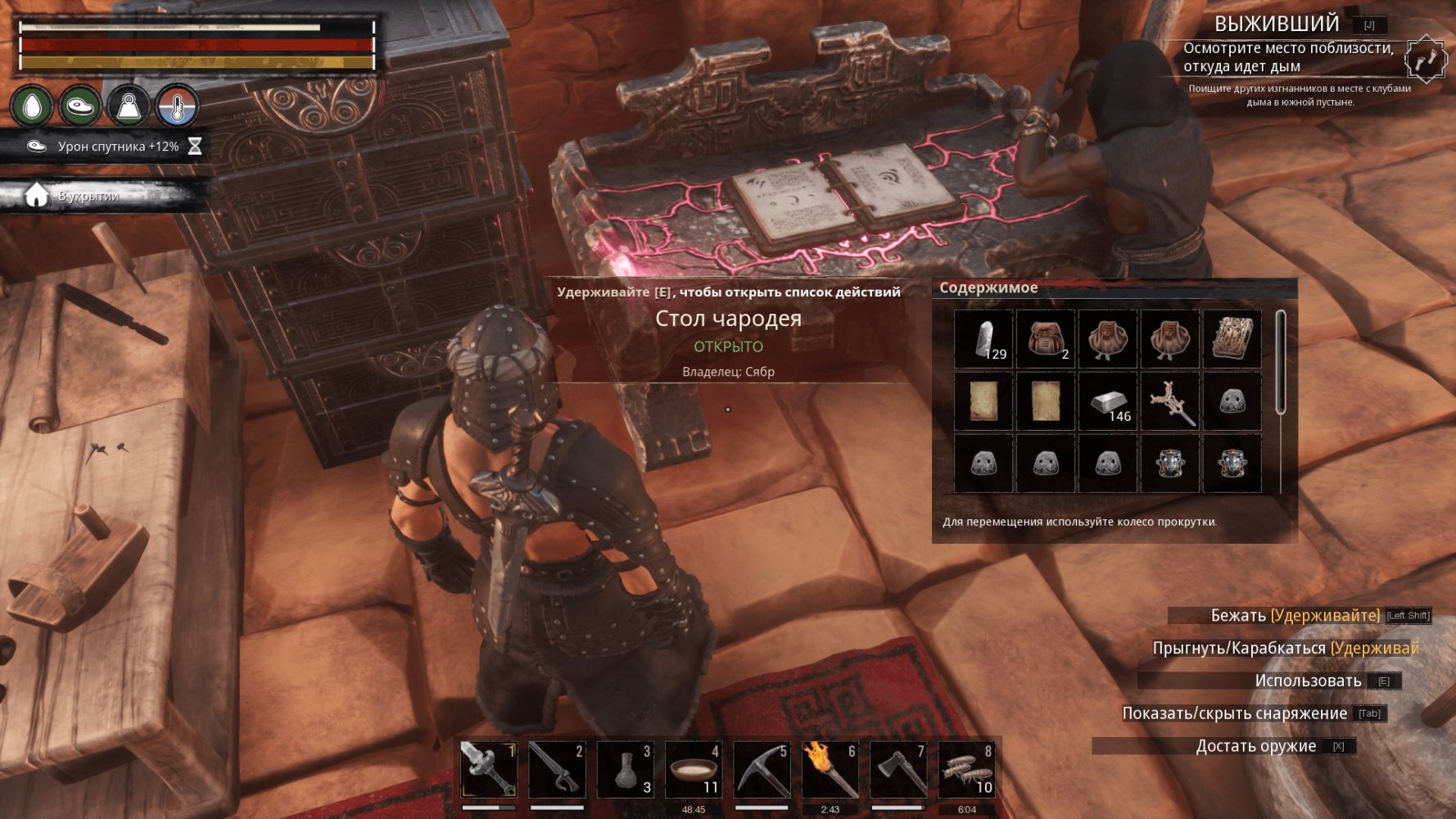The height and width of the screenshot is (819, 1456).
Task: Click the white stone stack of 129
Action: tap(983, 339)
